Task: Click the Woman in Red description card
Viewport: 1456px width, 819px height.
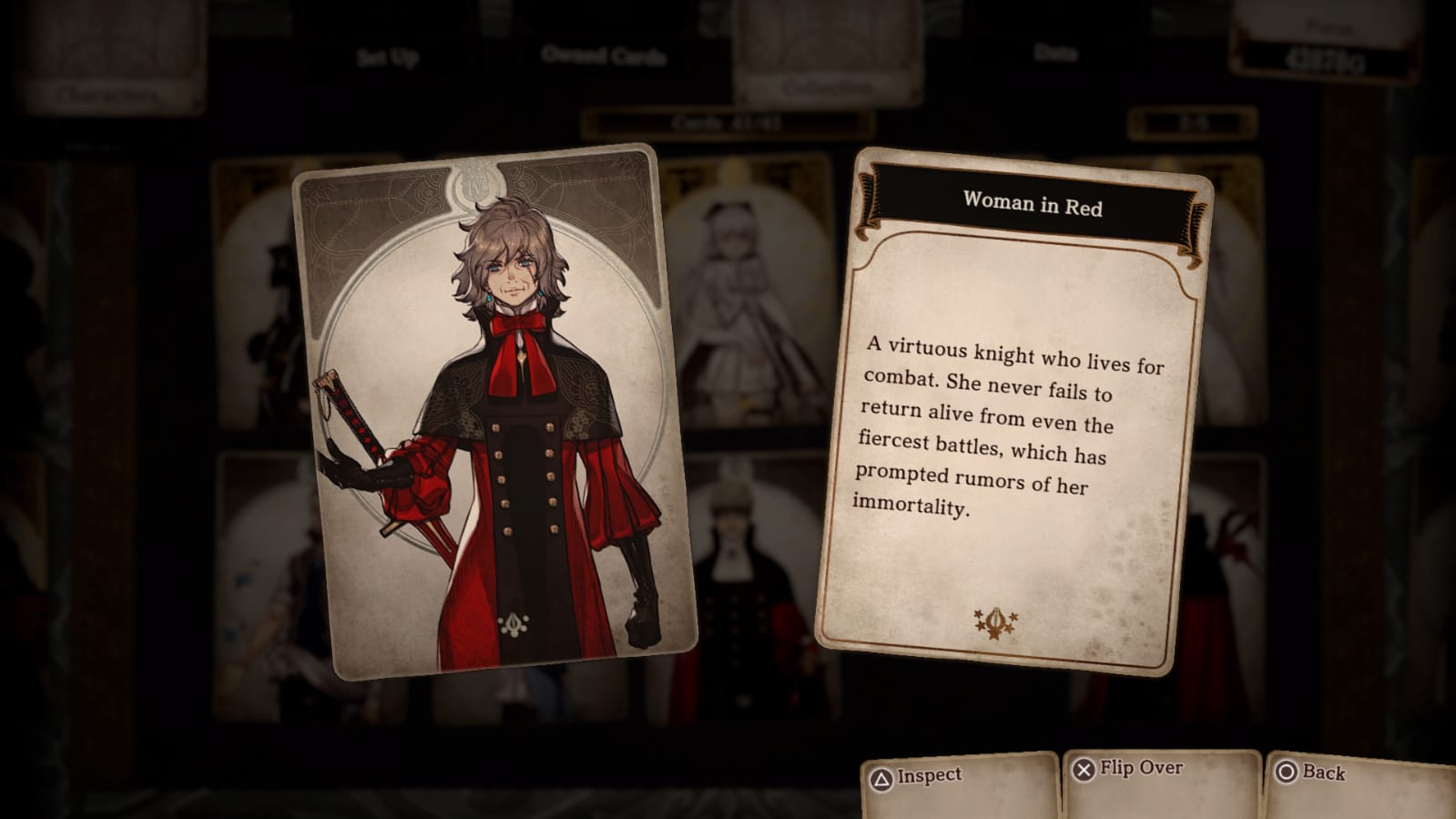Action: click(1012, 412)
